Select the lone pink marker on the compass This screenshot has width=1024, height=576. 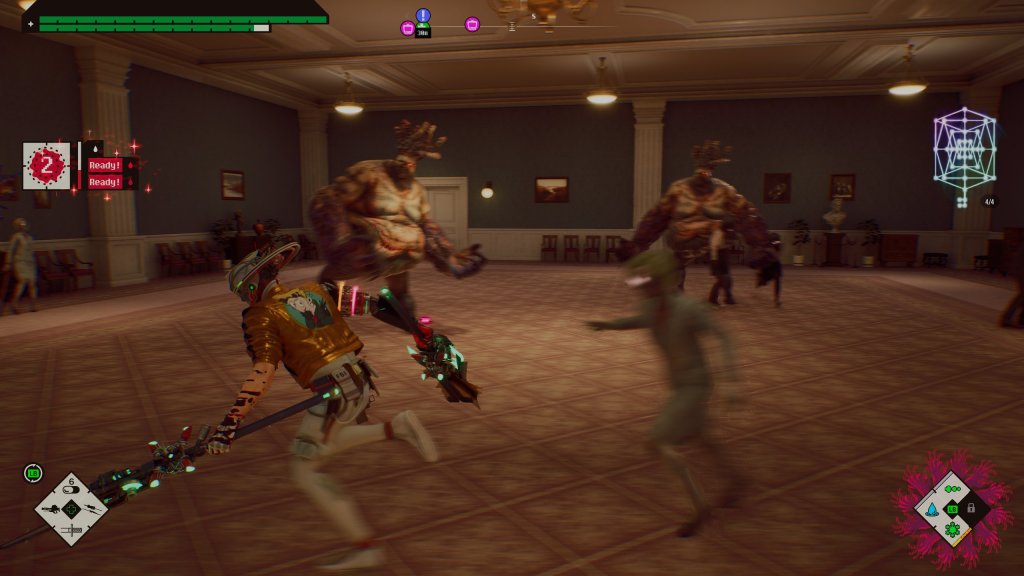[x=472, y=24]
